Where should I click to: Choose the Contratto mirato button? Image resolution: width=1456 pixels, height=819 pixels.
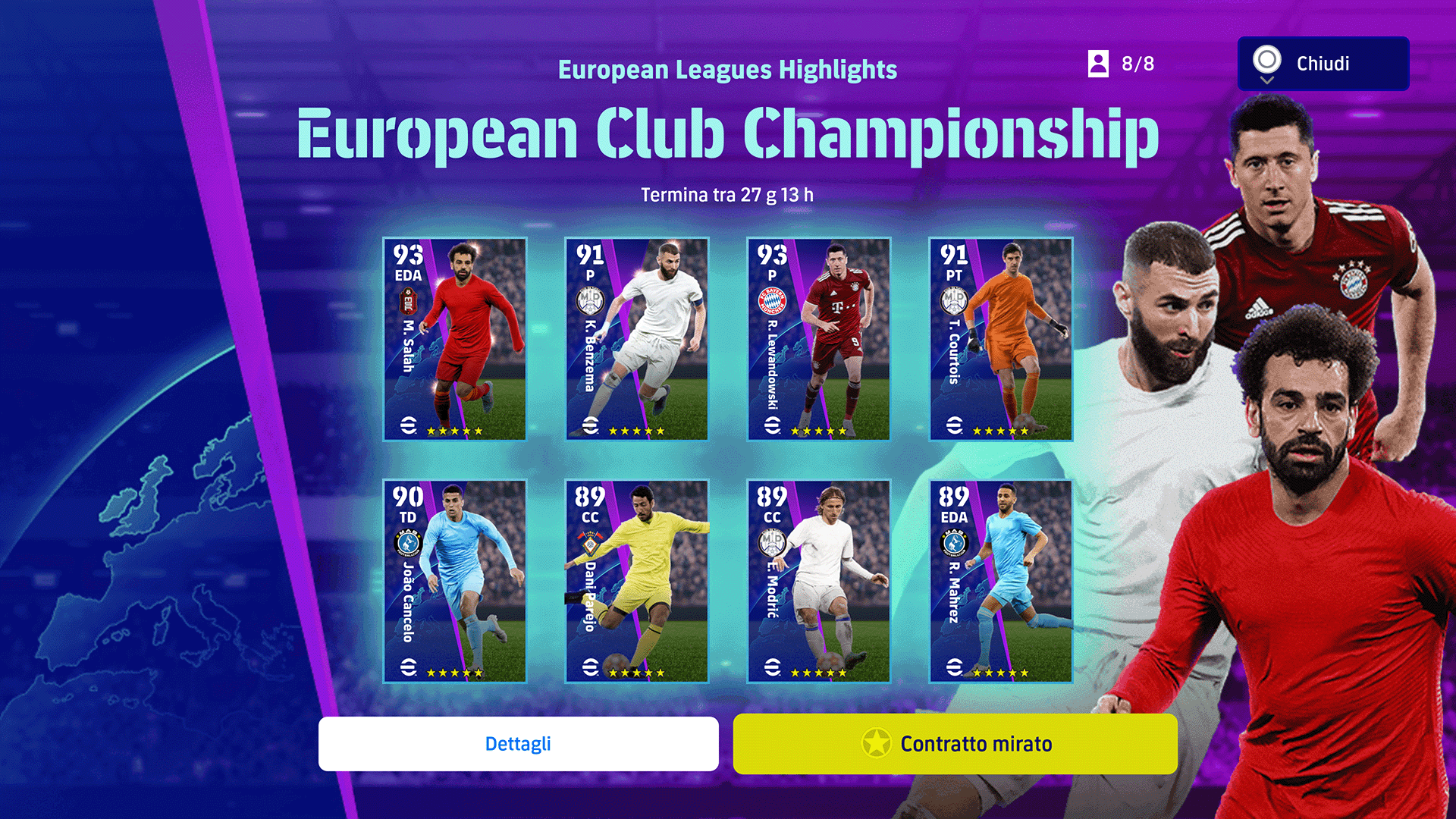pos(955,744)
